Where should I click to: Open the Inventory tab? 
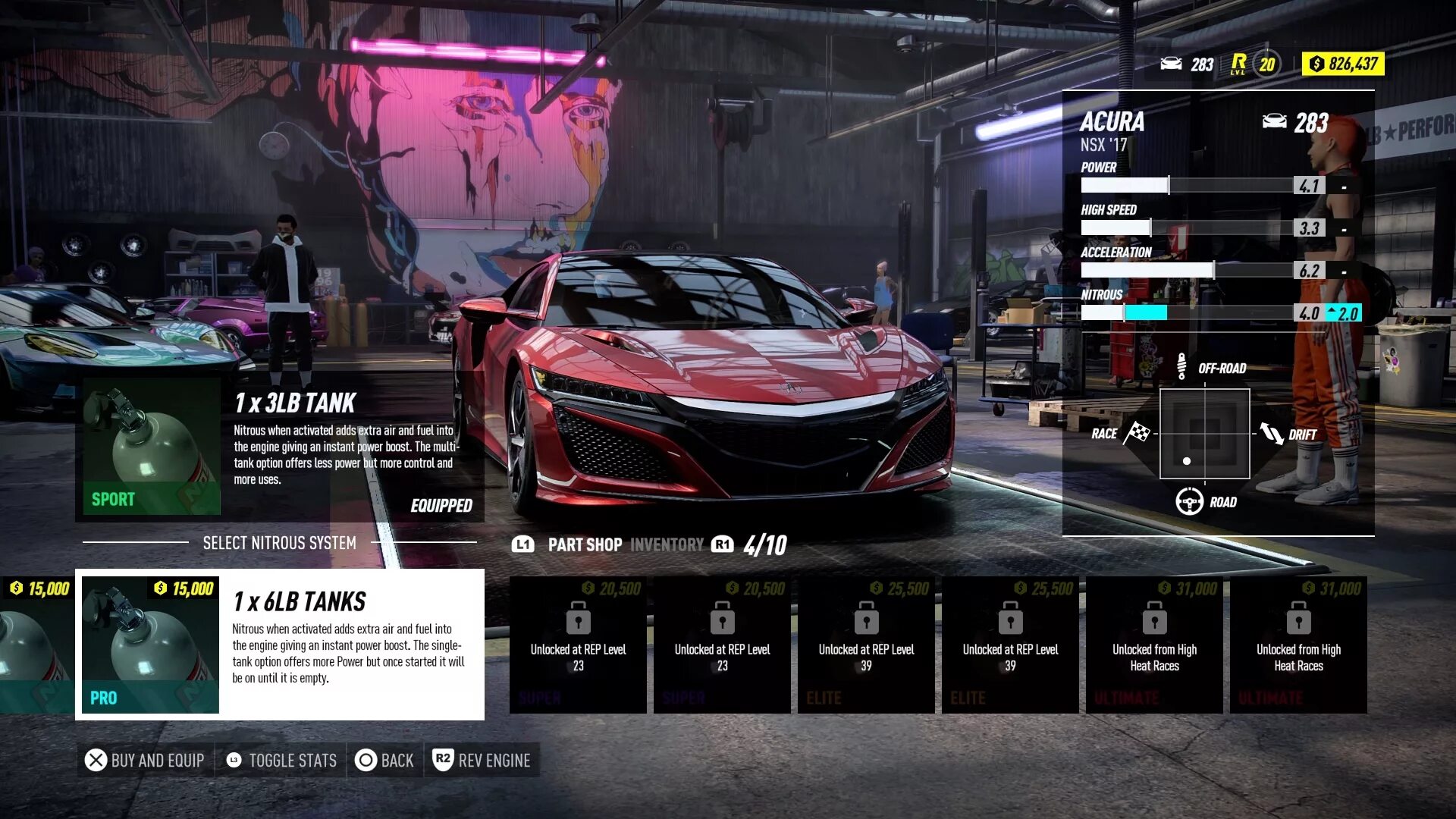coord(667,544)
